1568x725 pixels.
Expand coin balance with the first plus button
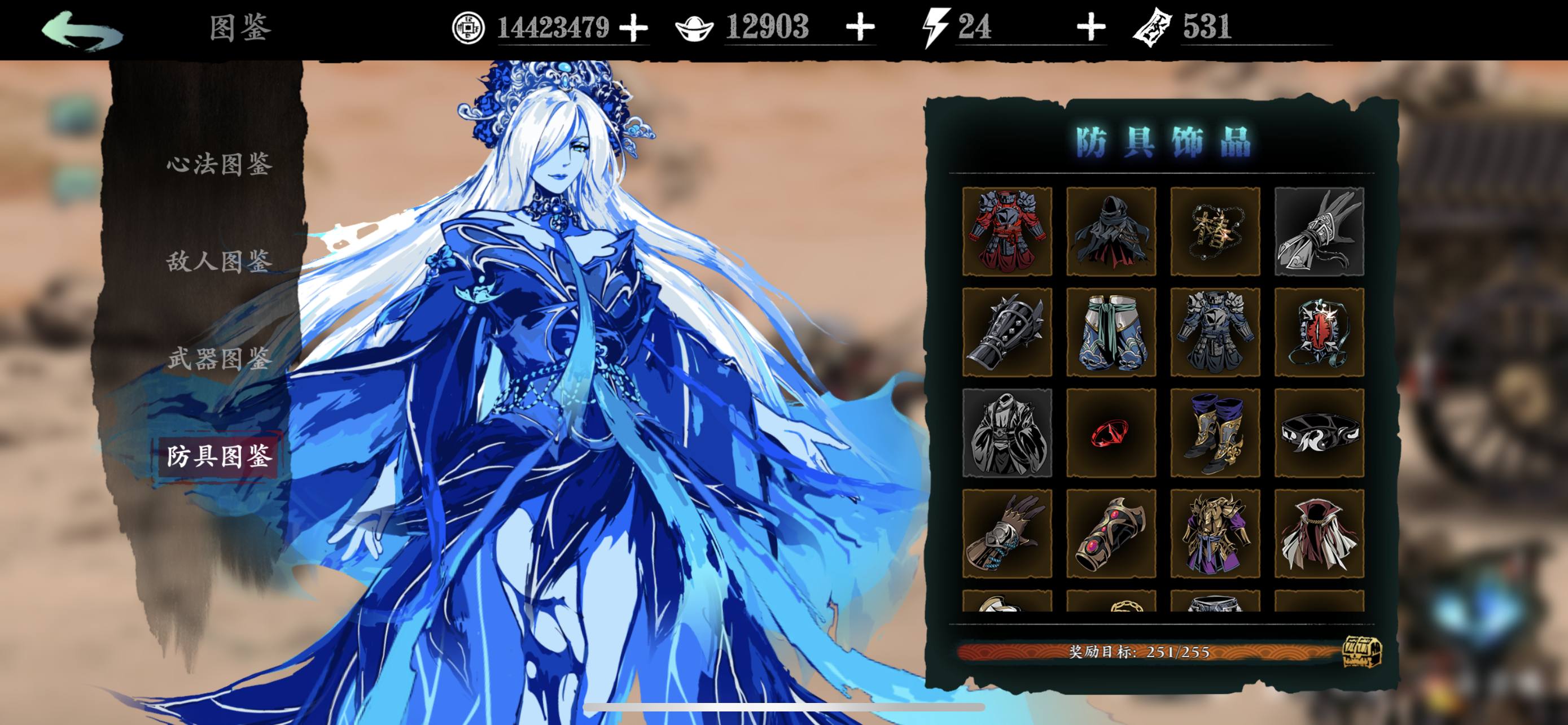coord(634,28)
